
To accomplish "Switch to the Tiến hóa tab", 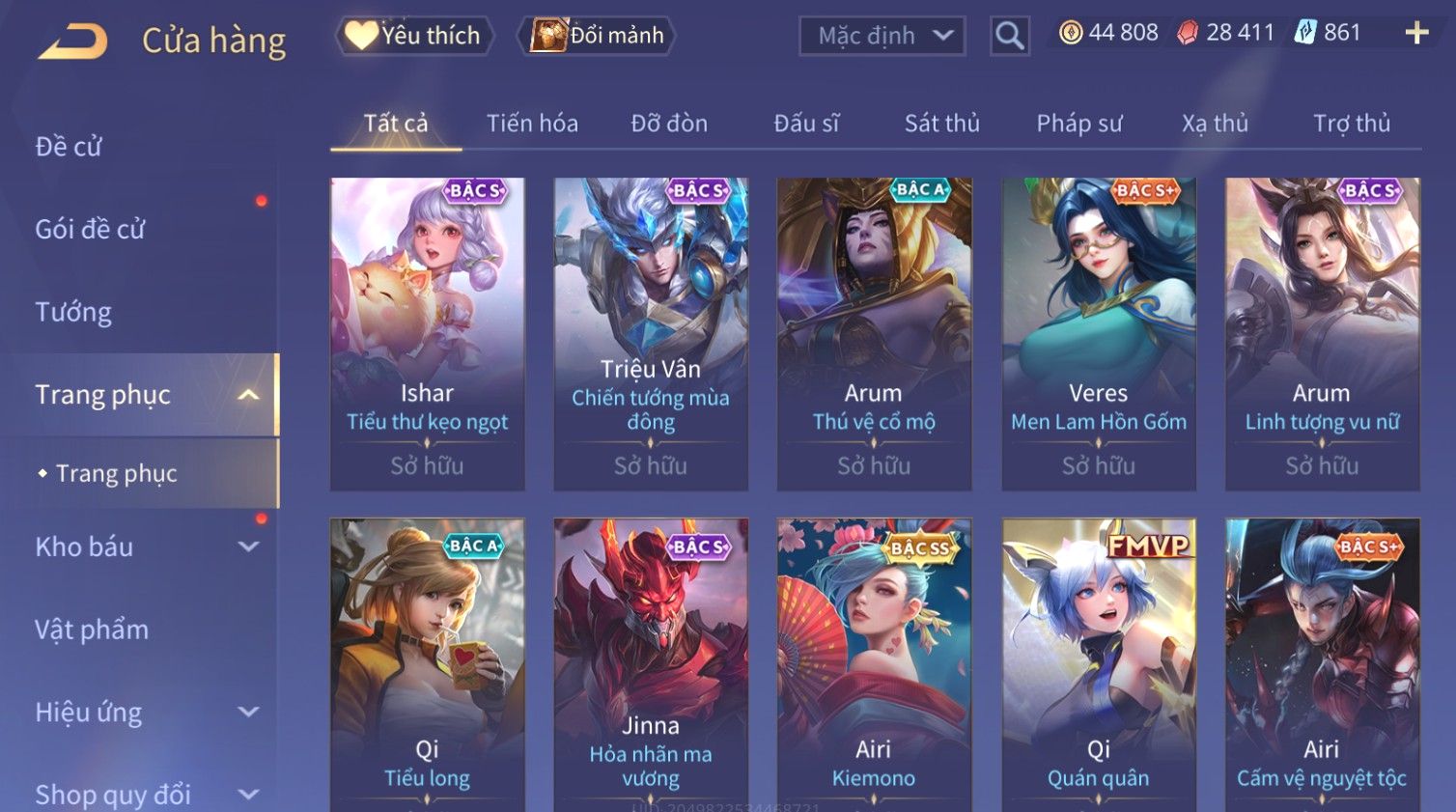I will [532, 124].
